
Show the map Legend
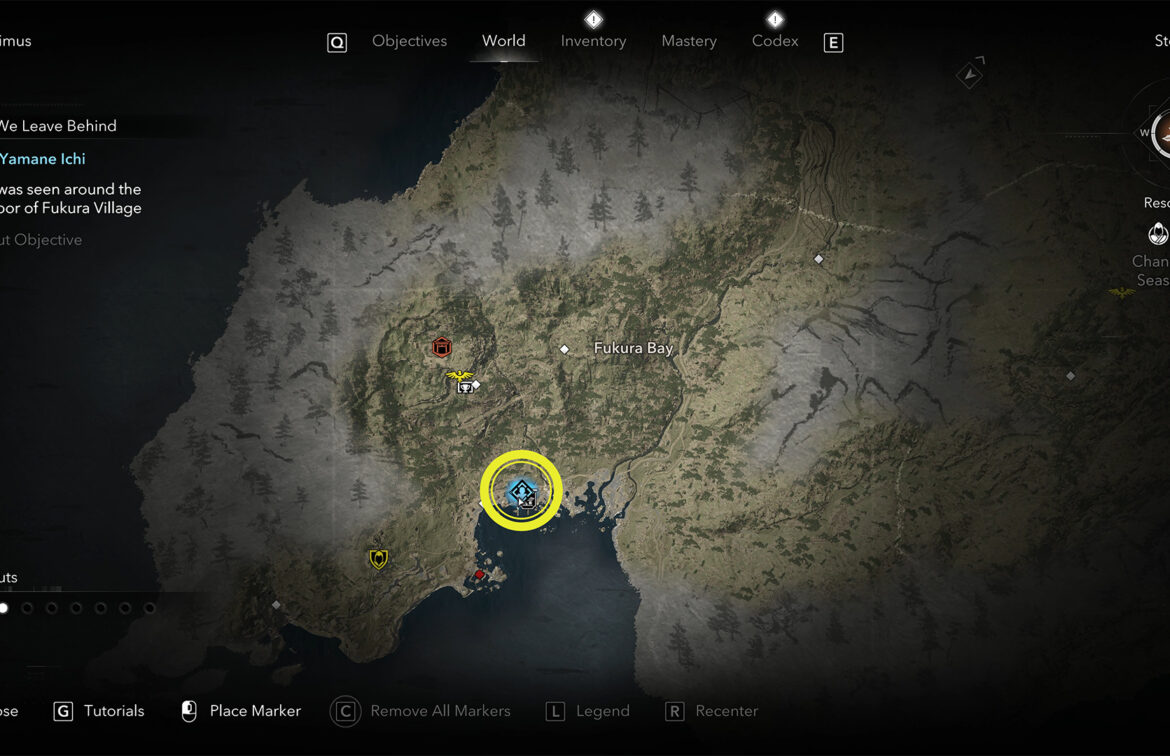coord(602,711)
